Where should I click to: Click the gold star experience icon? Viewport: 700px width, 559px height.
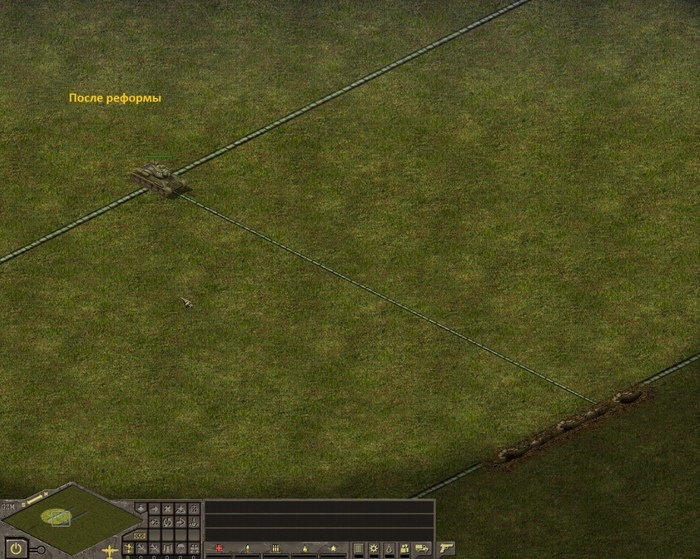coord(332,549)
